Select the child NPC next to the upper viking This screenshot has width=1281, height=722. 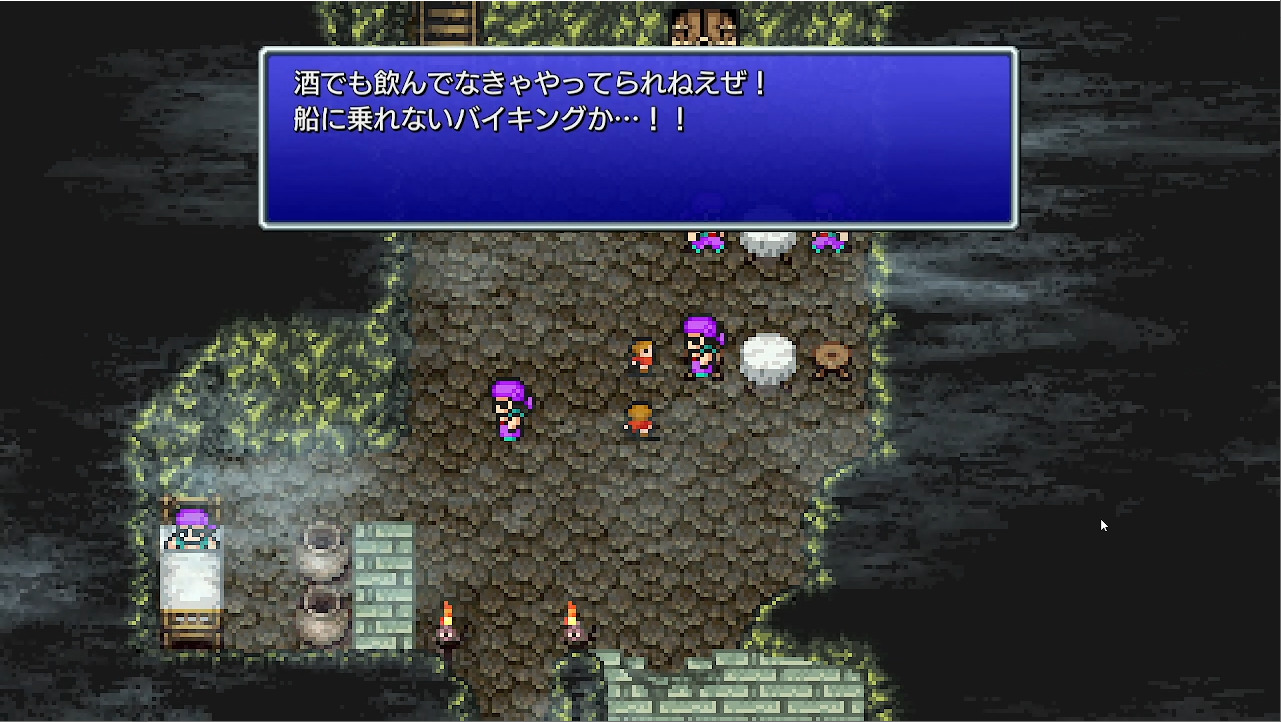pyautogui.click(x=642, y=353)
